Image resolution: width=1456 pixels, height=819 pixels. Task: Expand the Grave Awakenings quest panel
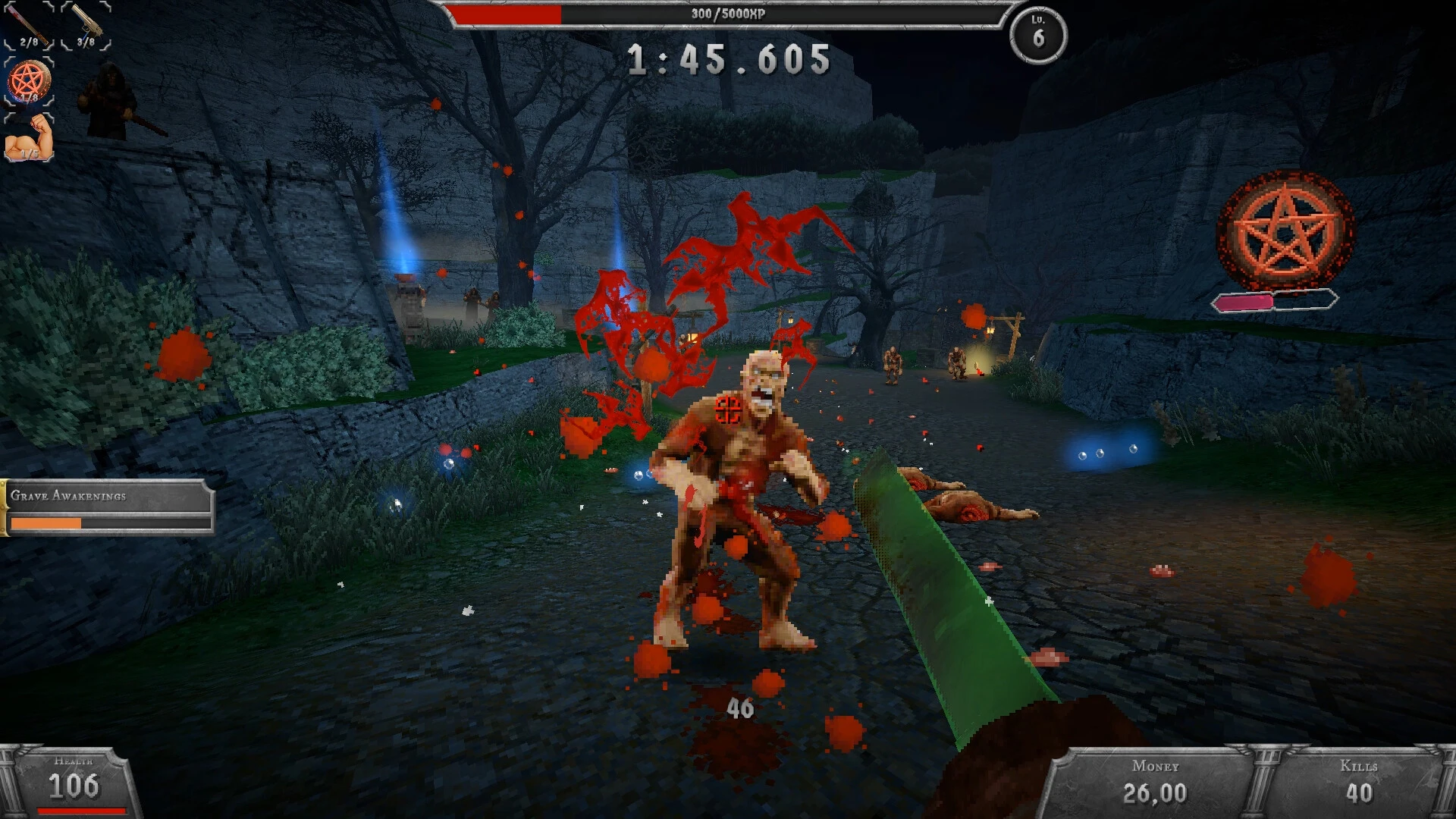[106, 508]
